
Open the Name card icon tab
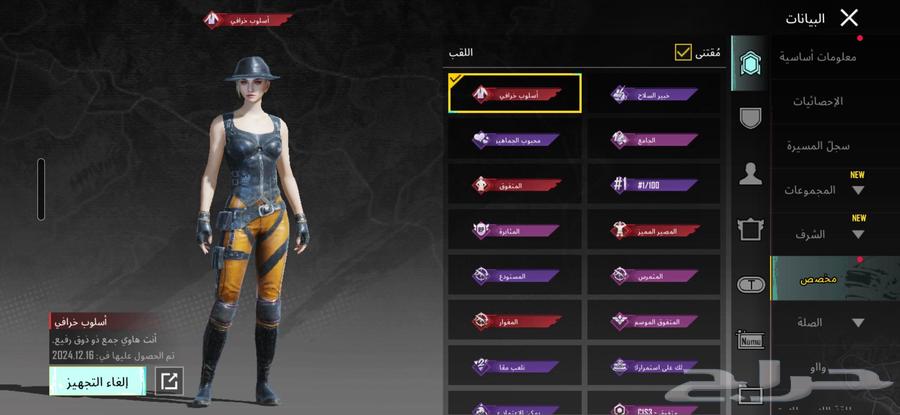coord(750,340)
